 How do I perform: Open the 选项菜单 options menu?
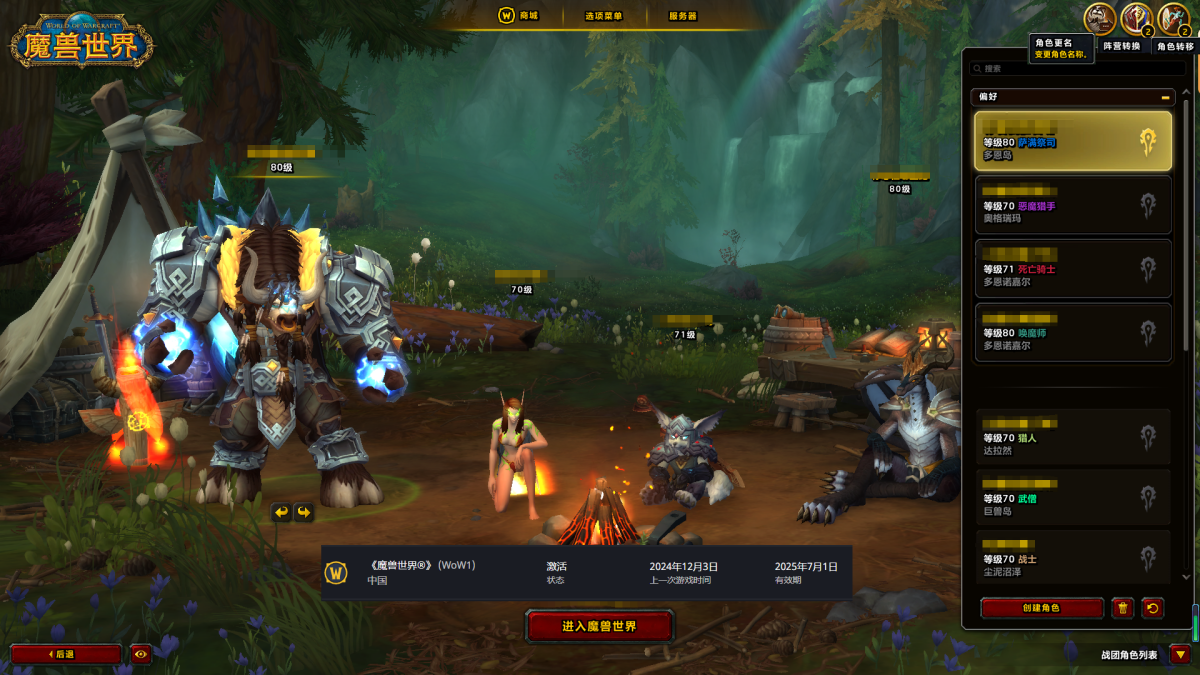604,16
